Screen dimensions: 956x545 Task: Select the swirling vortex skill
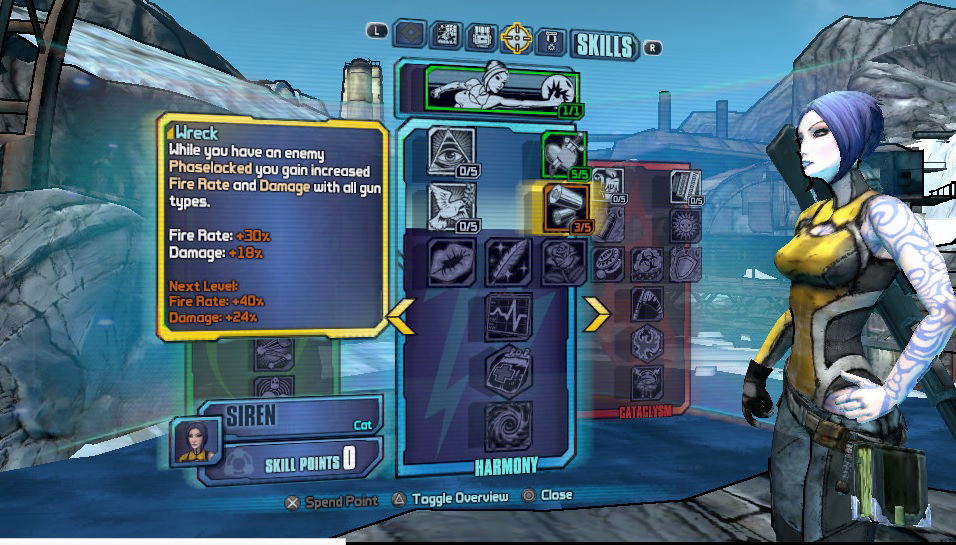click(508, 425)
